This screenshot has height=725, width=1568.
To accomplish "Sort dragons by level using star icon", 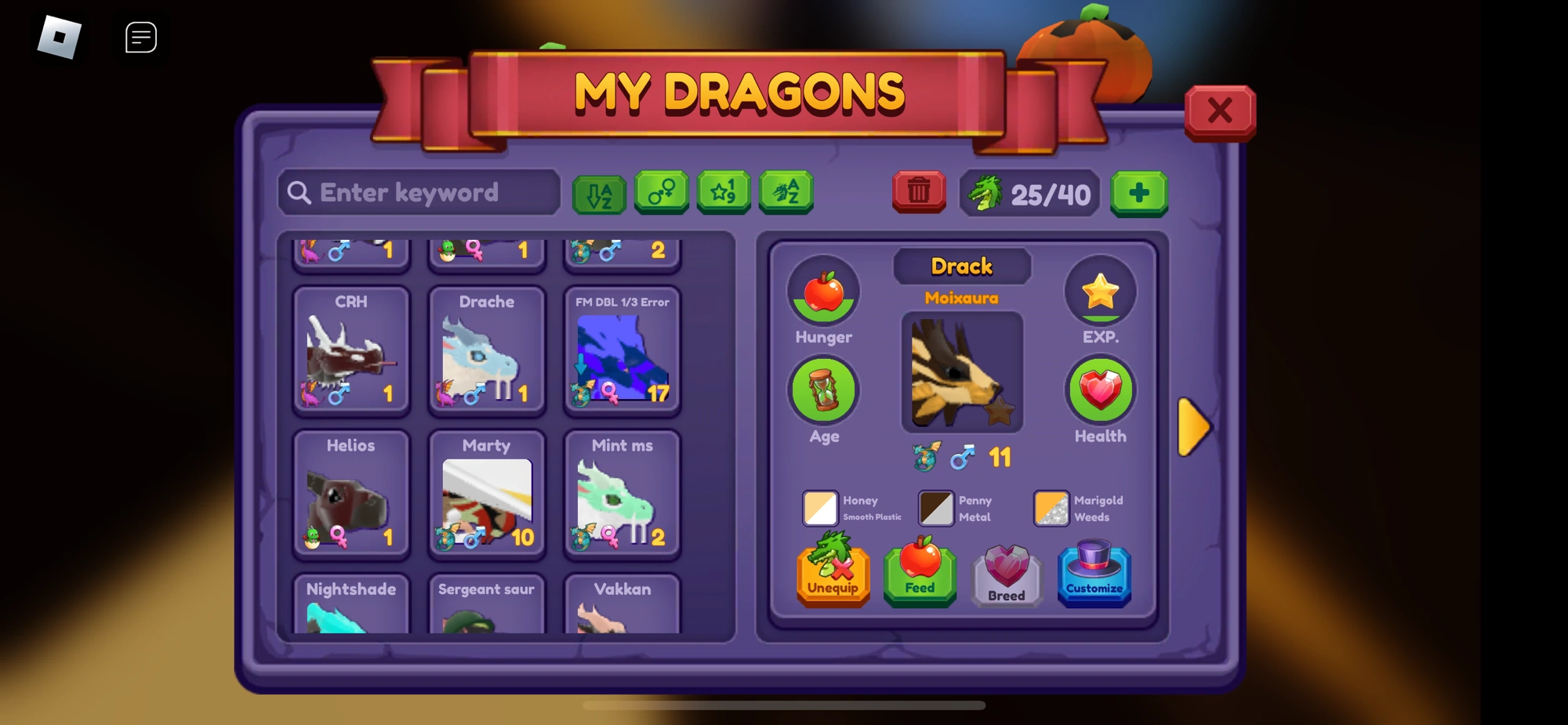I will pos(723,192).
